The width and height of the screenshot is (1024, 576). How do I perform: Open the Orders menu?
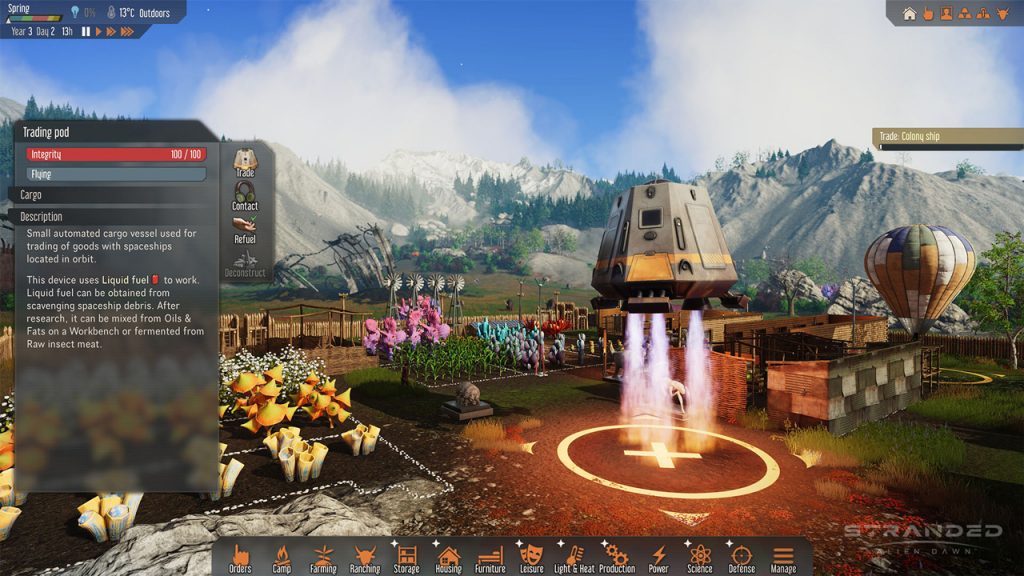(240, 557)
